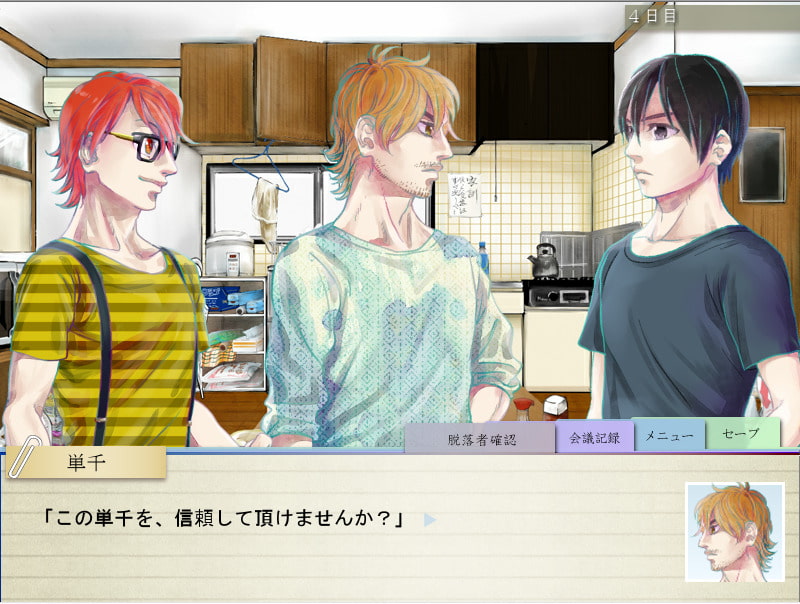Select the セーブ save tab
The image size is (800, 604).
[x=742, y=434]
